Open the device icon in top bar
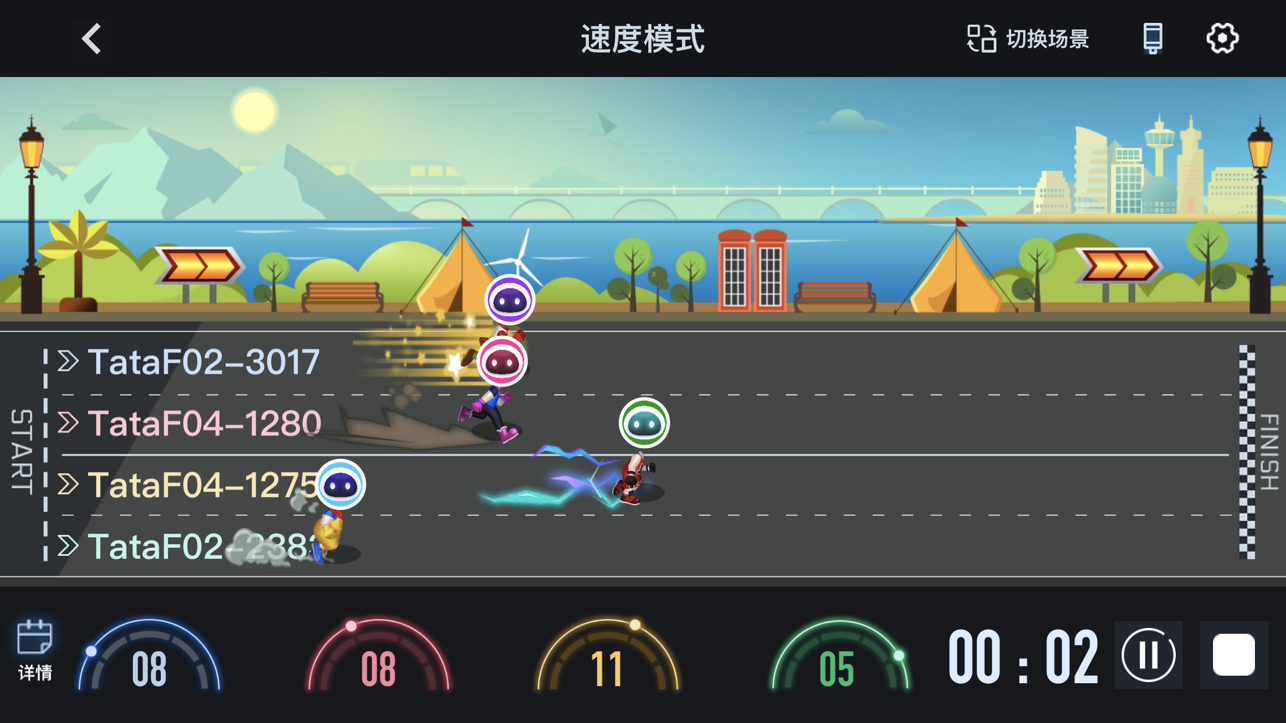 point(1152,39)
